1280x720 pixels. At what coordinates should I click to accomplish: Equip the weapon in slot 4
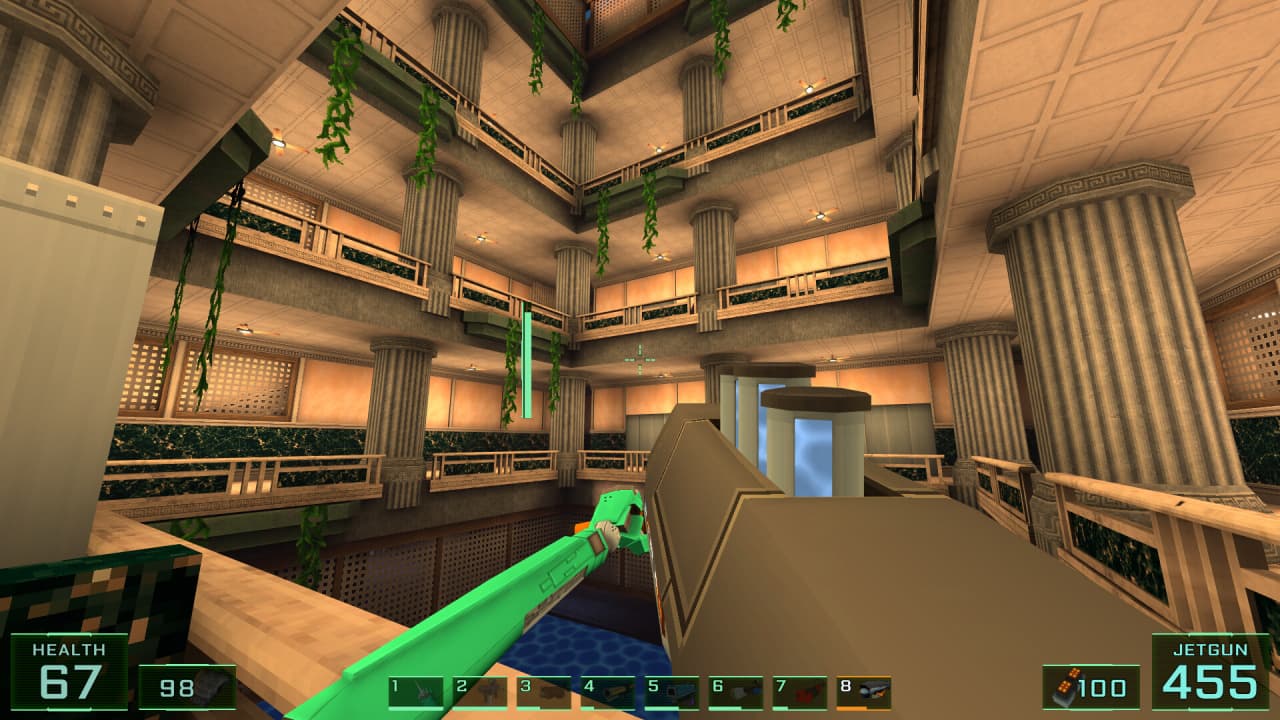(608, 691)
